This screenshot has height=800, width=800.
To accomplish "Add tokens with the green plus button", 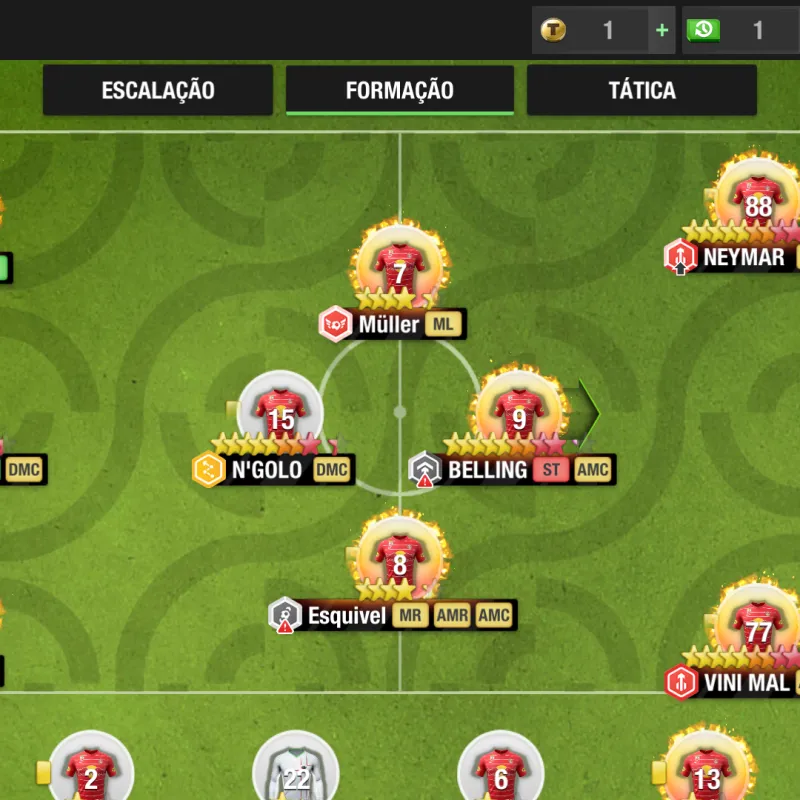I will click(662, 30).
